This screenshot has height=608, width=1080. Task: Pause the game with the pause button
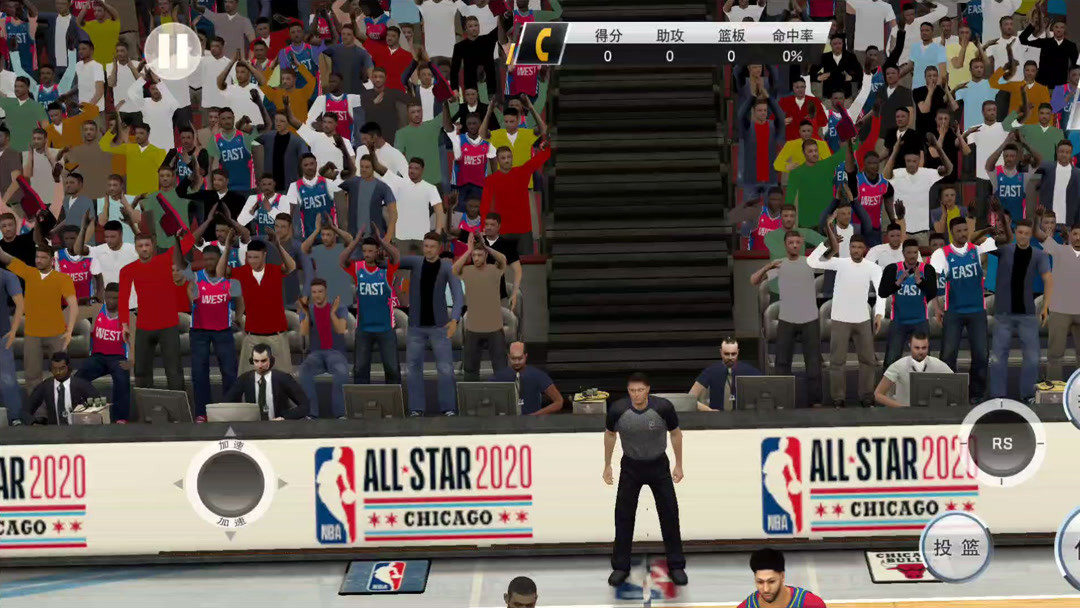click(x=172, y=51)
